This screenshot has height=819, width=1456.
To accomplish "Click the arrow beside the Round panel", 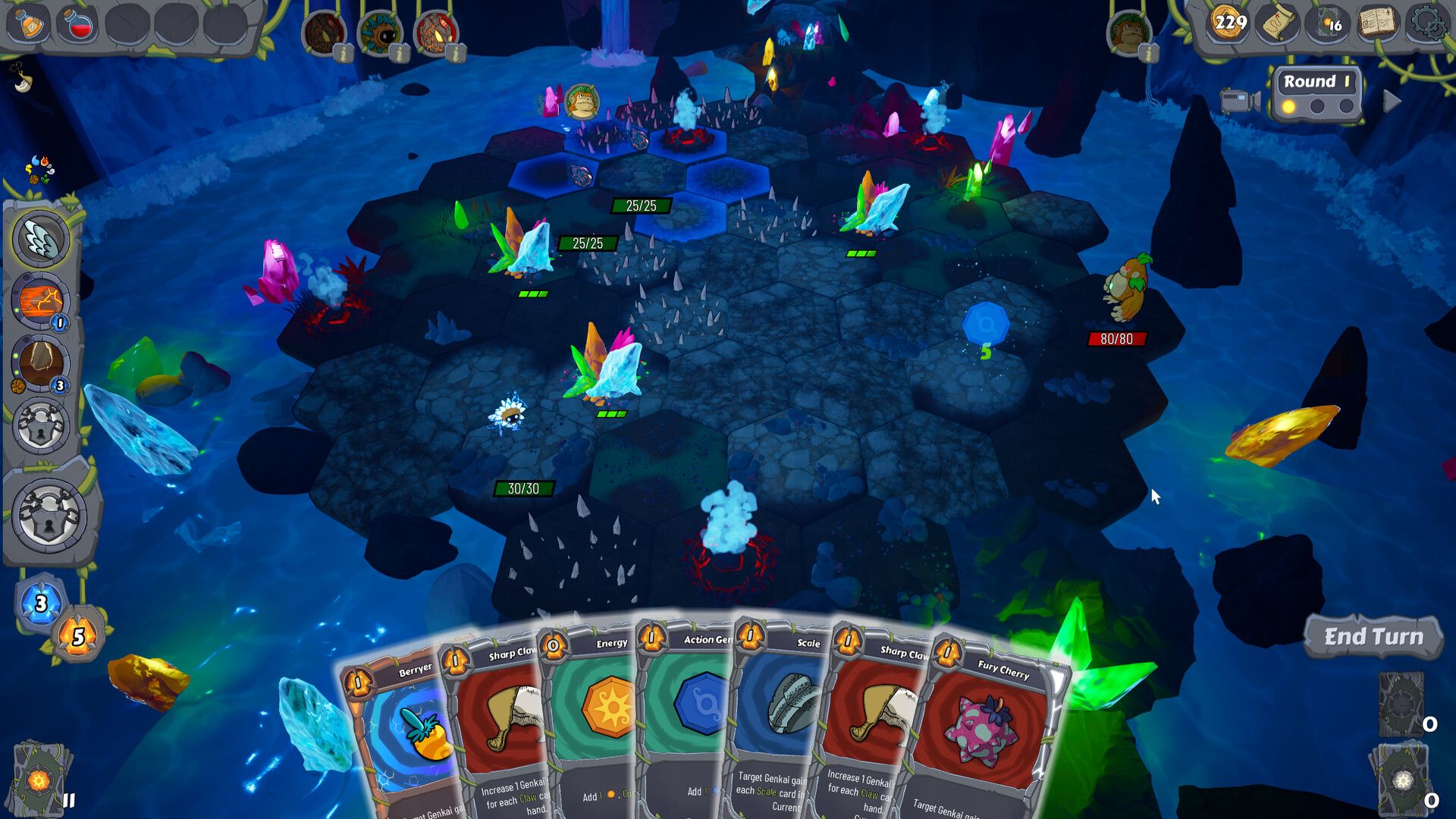I will pyautogui.click(x=1392, y=101).
